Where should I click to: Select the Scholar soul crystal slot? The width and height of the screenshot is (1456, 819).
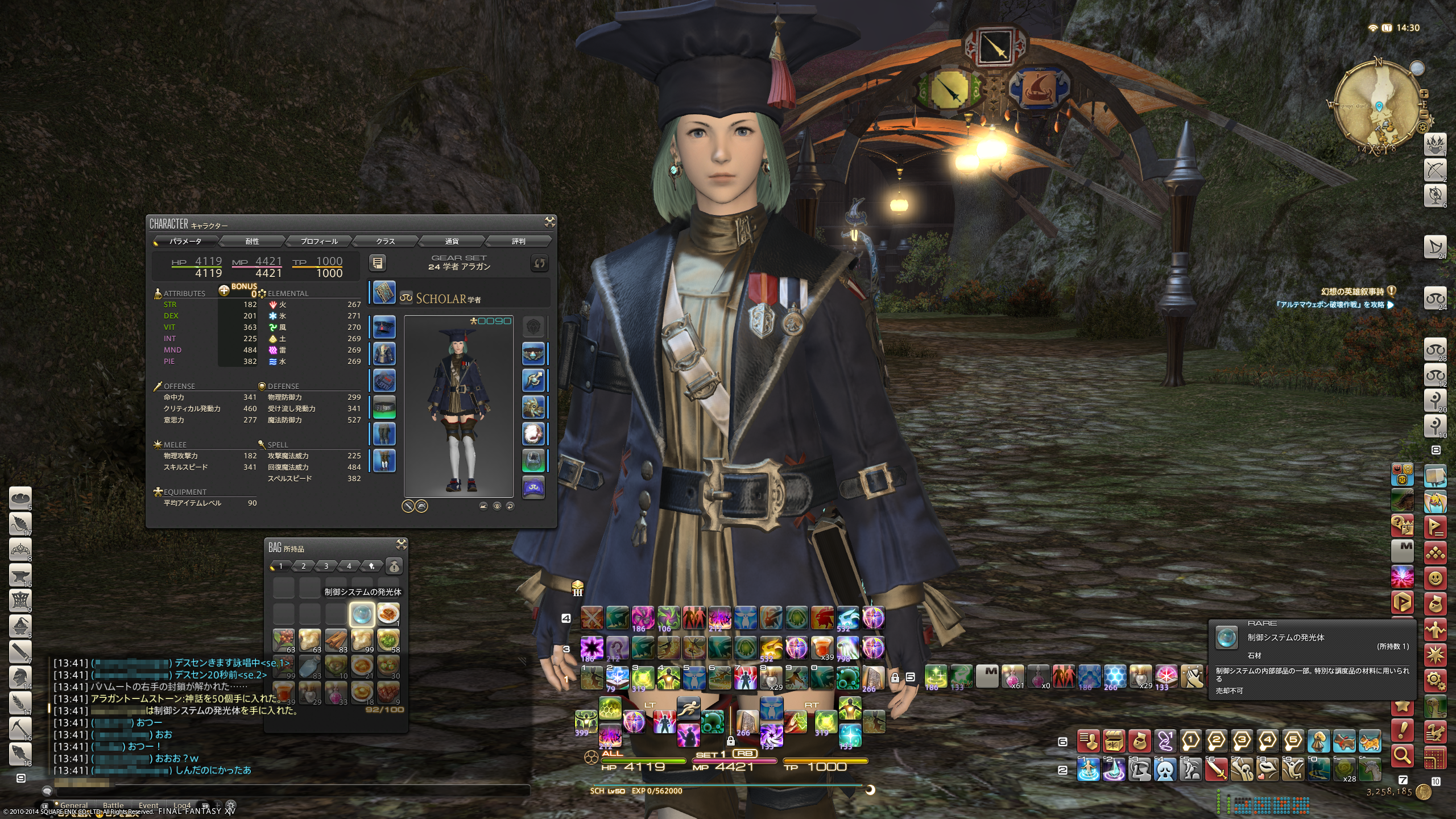pos(533,487)
